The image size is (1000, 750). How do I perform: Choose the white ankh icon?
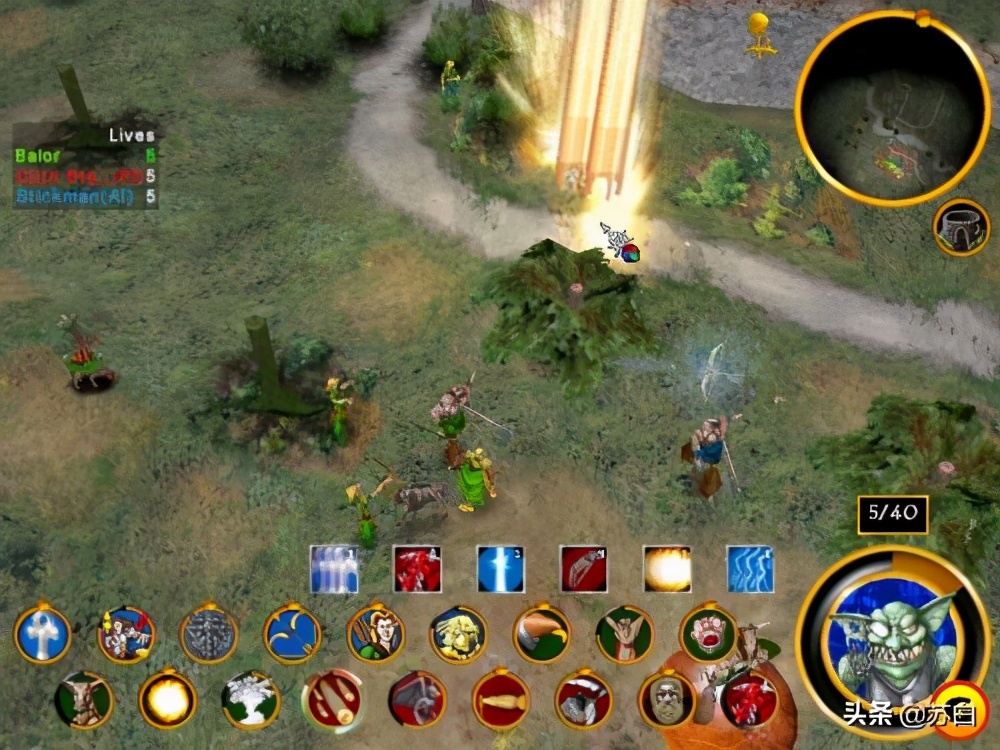click(x=43, y=634)
